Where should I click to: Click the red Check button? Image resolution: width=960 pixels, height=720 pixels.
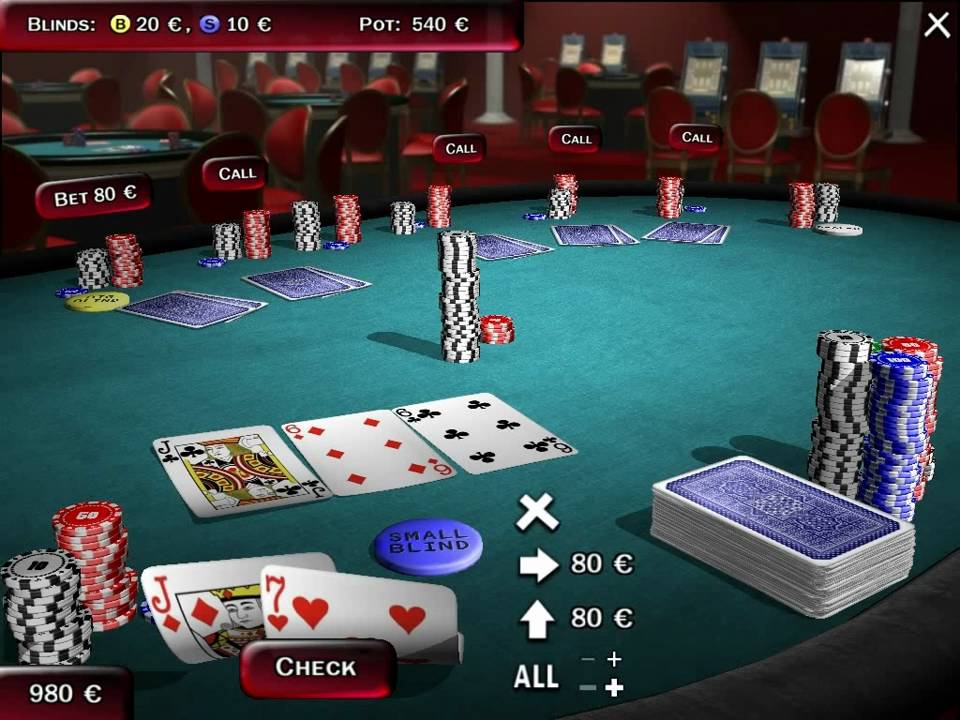click(x=316, y=667)
